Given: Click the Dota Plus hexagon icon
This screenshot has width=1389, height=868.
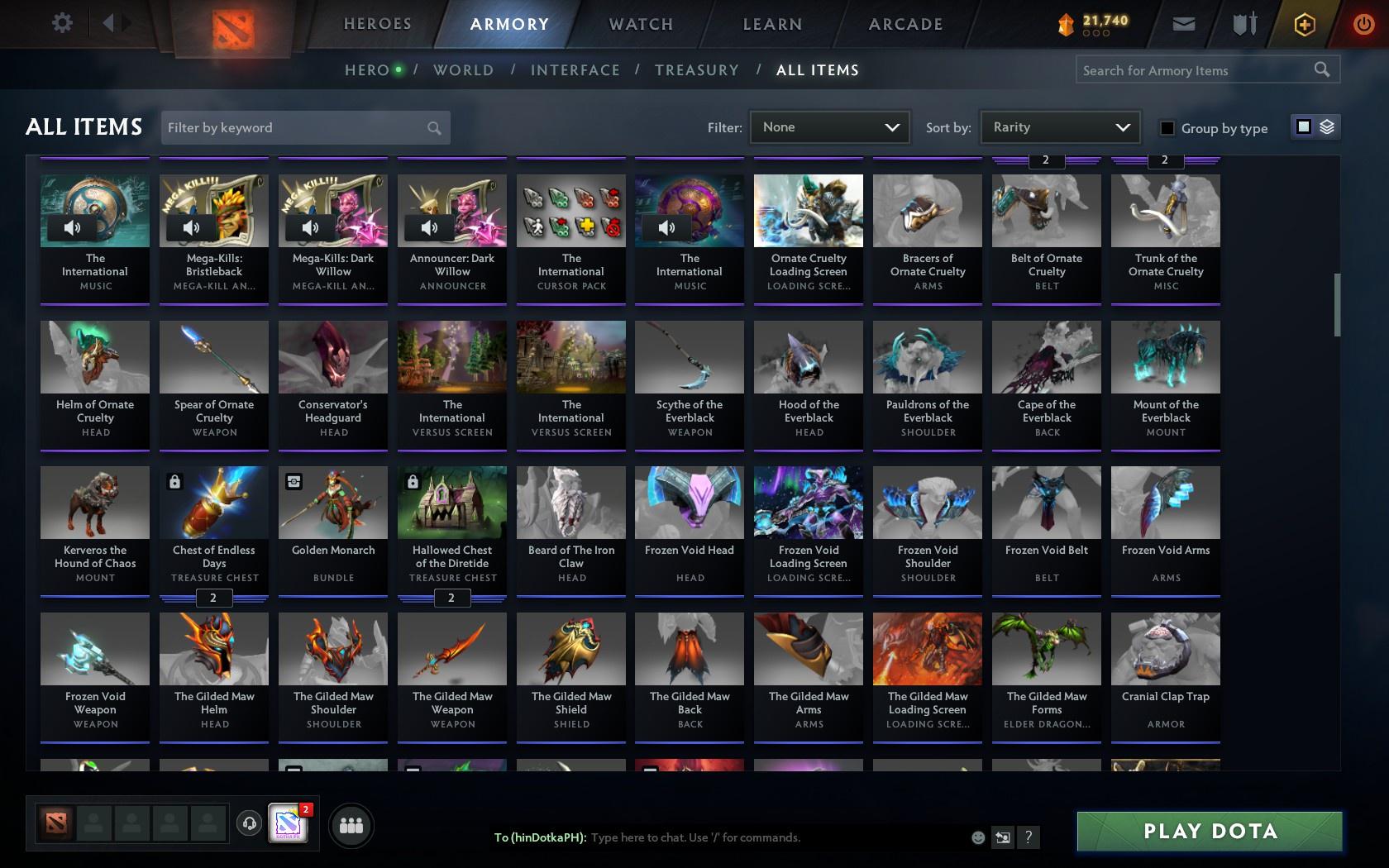Looking at the screenshot, I should point(1304,23).
